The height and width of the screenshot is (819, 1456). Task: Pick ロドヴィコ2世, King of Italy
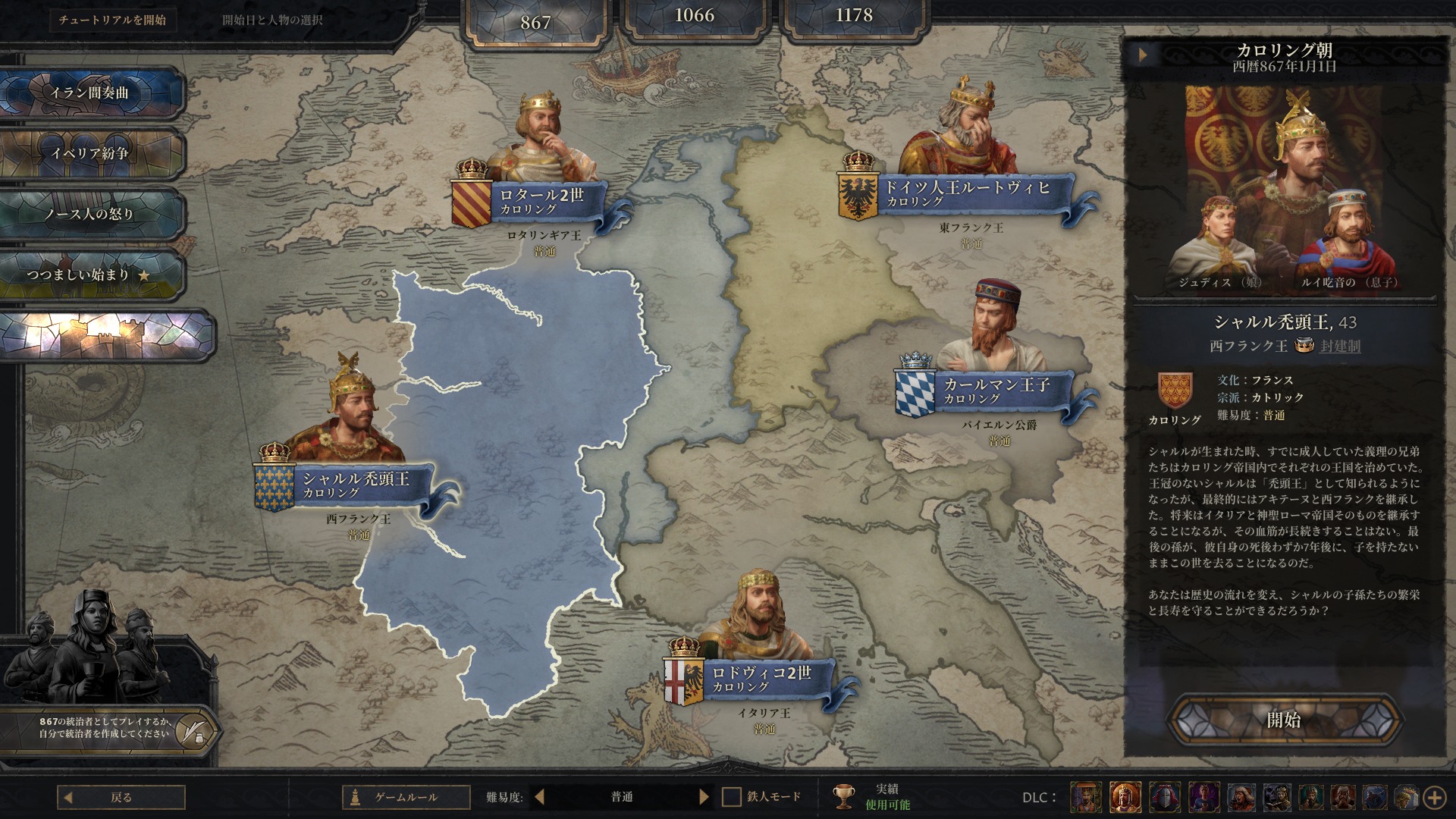(761, 679)
